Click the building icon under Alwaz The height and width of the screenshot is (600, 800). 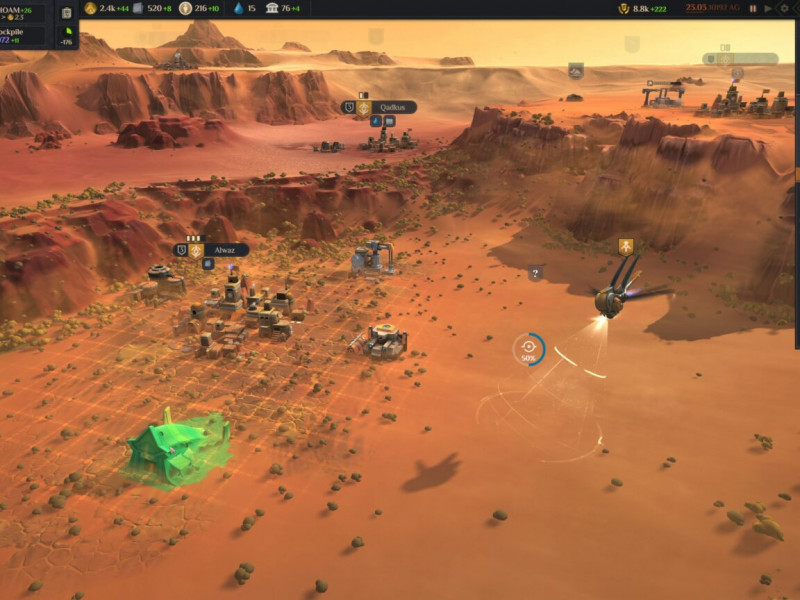click(208, 264)
